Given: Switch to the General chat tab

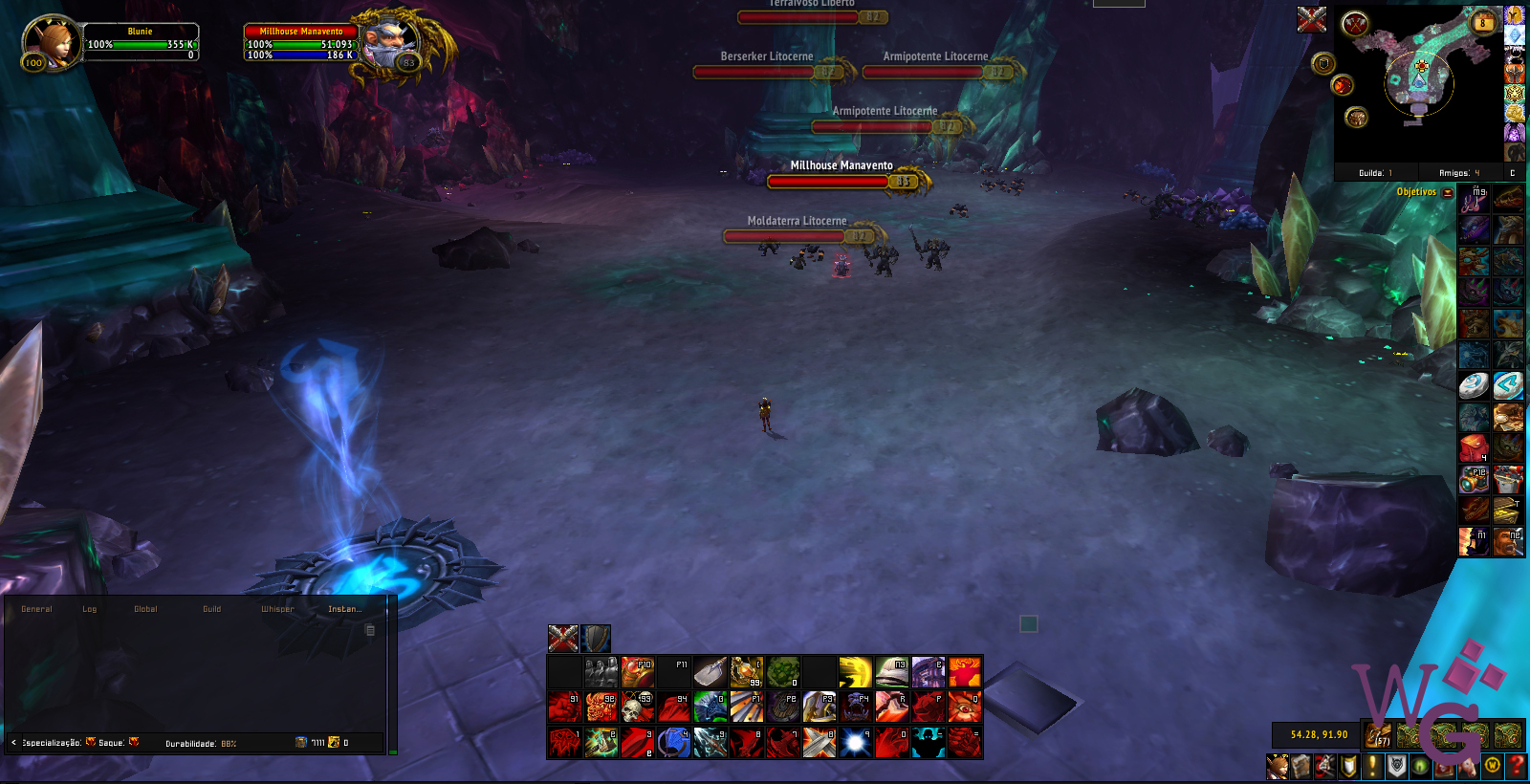Looking at the screenshot, I should point(36,609).
